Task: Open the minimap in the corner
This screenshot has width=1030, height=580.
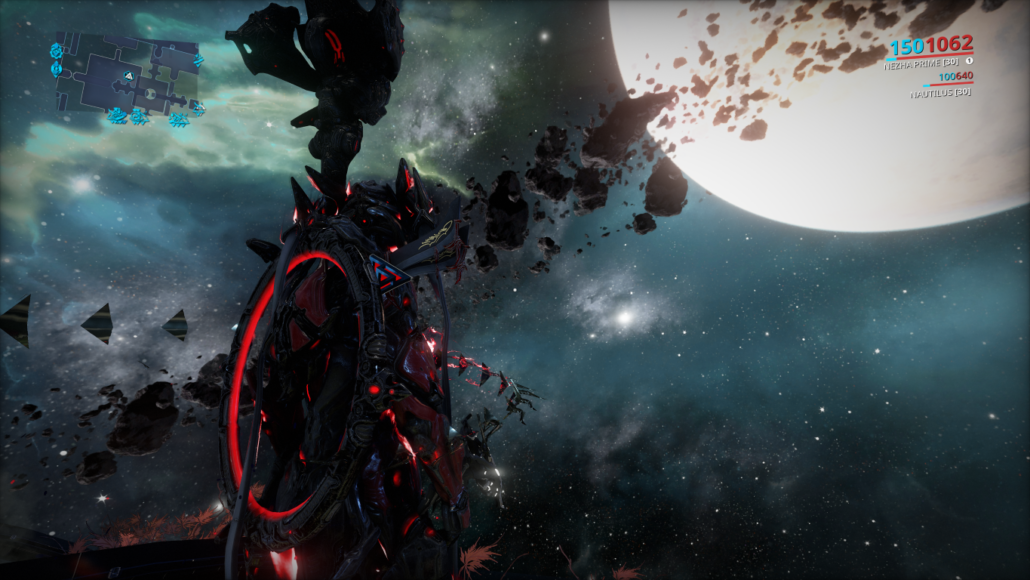Action: [128, 80]
